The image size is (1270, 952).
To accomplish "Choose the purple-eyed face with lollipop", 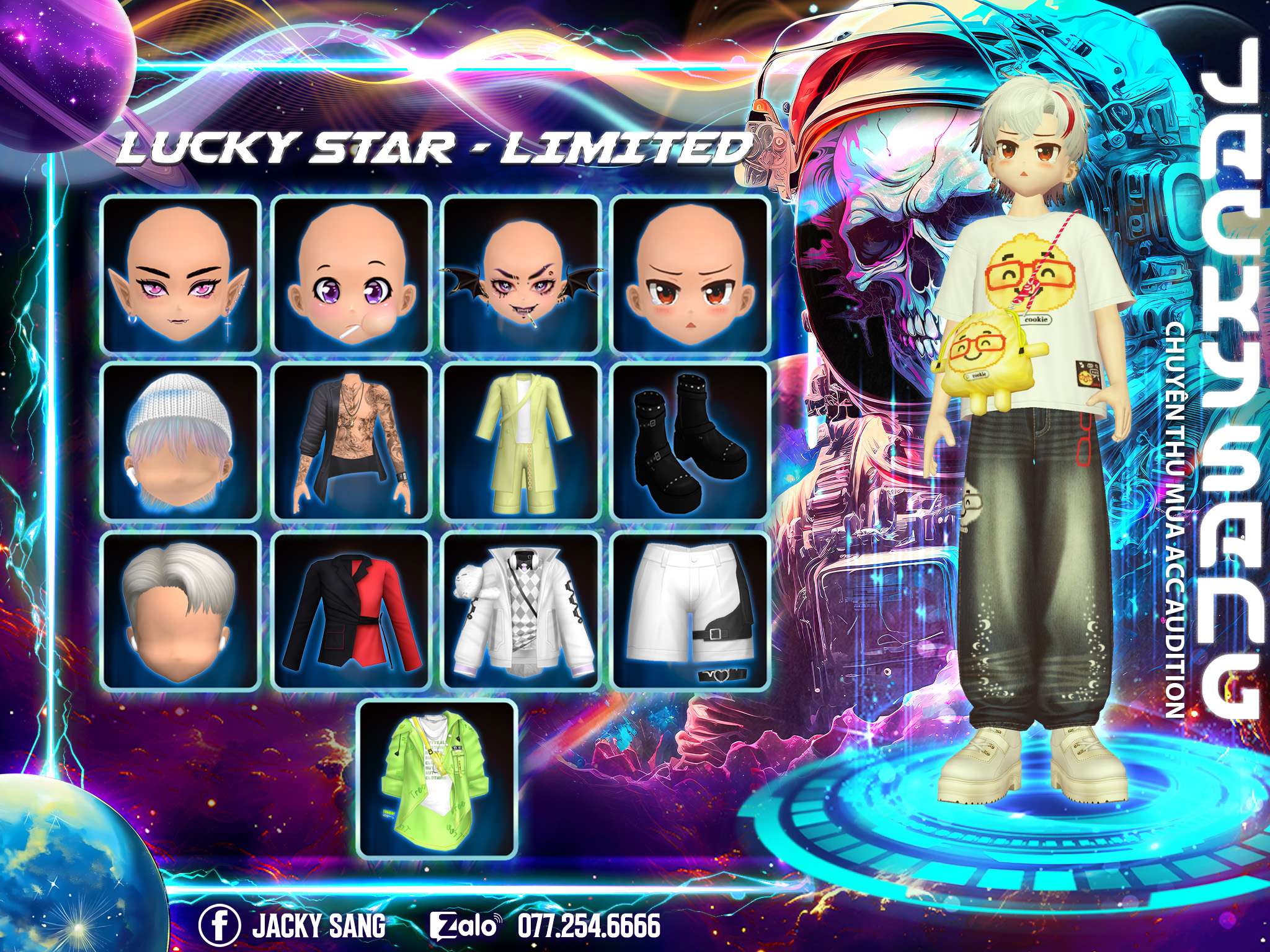I will [x=352, y=273].
